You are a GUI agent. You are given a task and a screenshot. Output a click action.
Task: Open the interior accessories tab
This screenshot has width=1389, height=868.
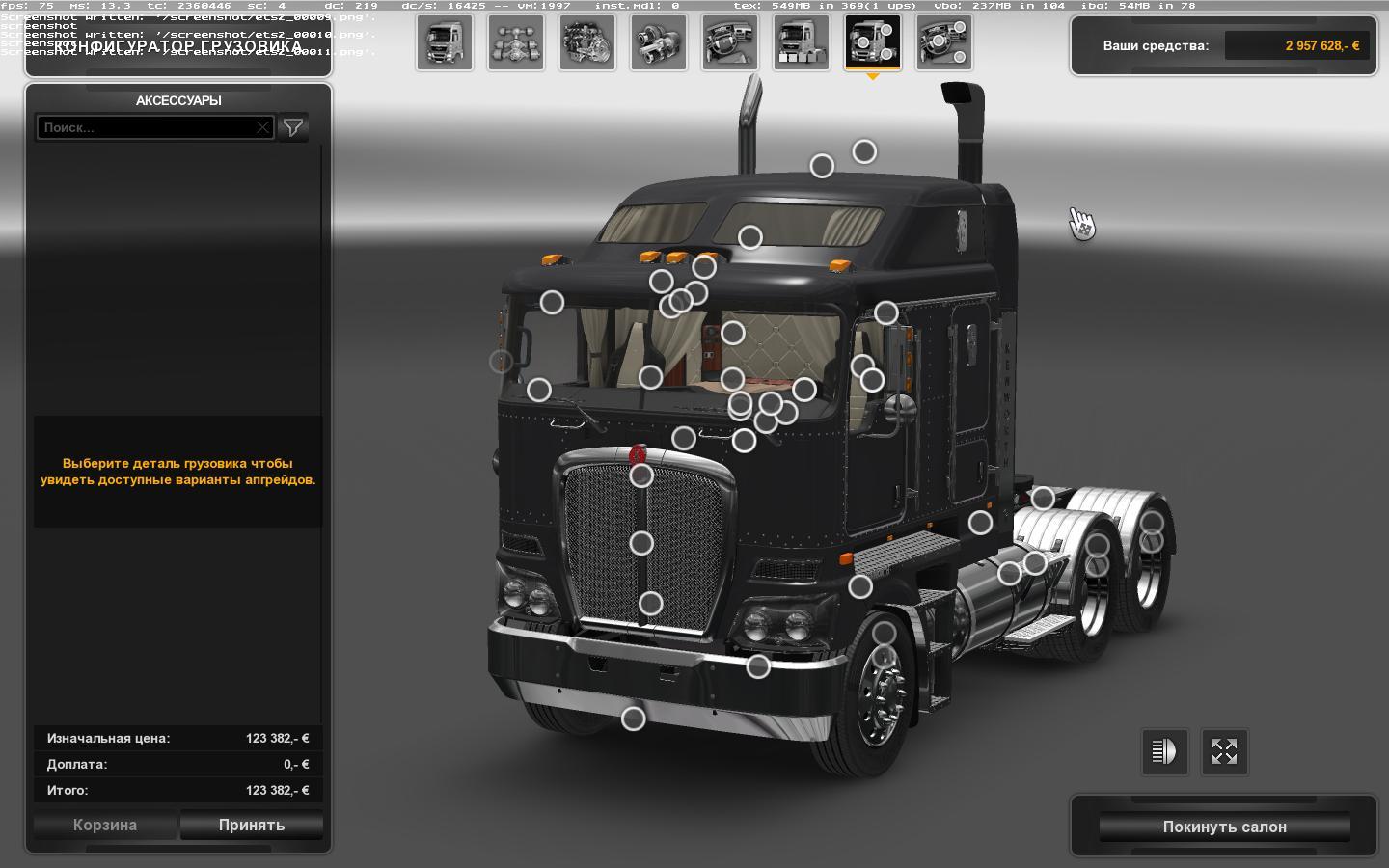click(x=944, y=42)
